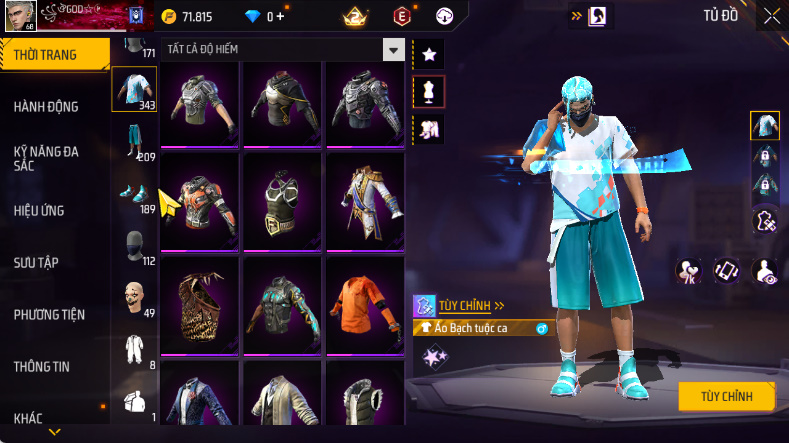Toggle the star favorites filter
This screenshot has width=789, height=443.
click(x=428, y=53)
